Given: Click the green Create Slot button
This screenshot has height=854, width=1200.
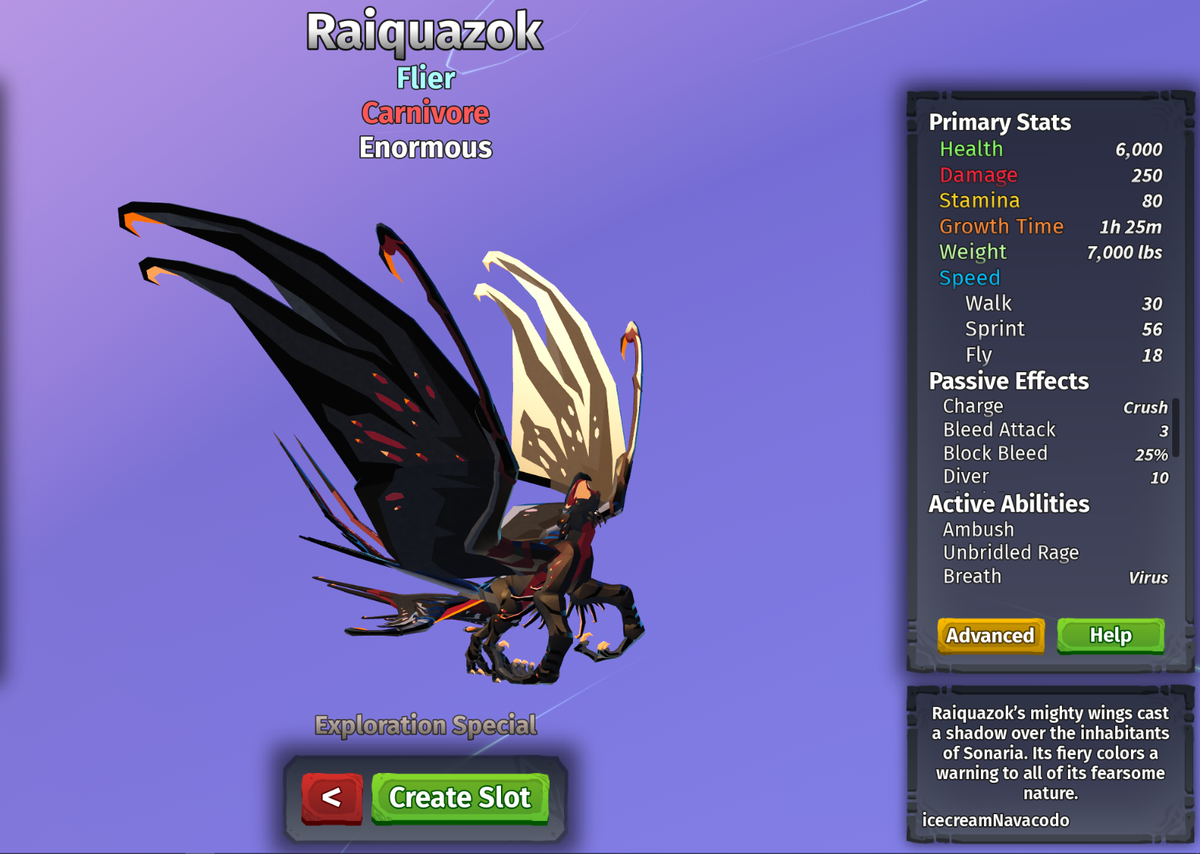Looking at the screenshot, I should [460, 797].
